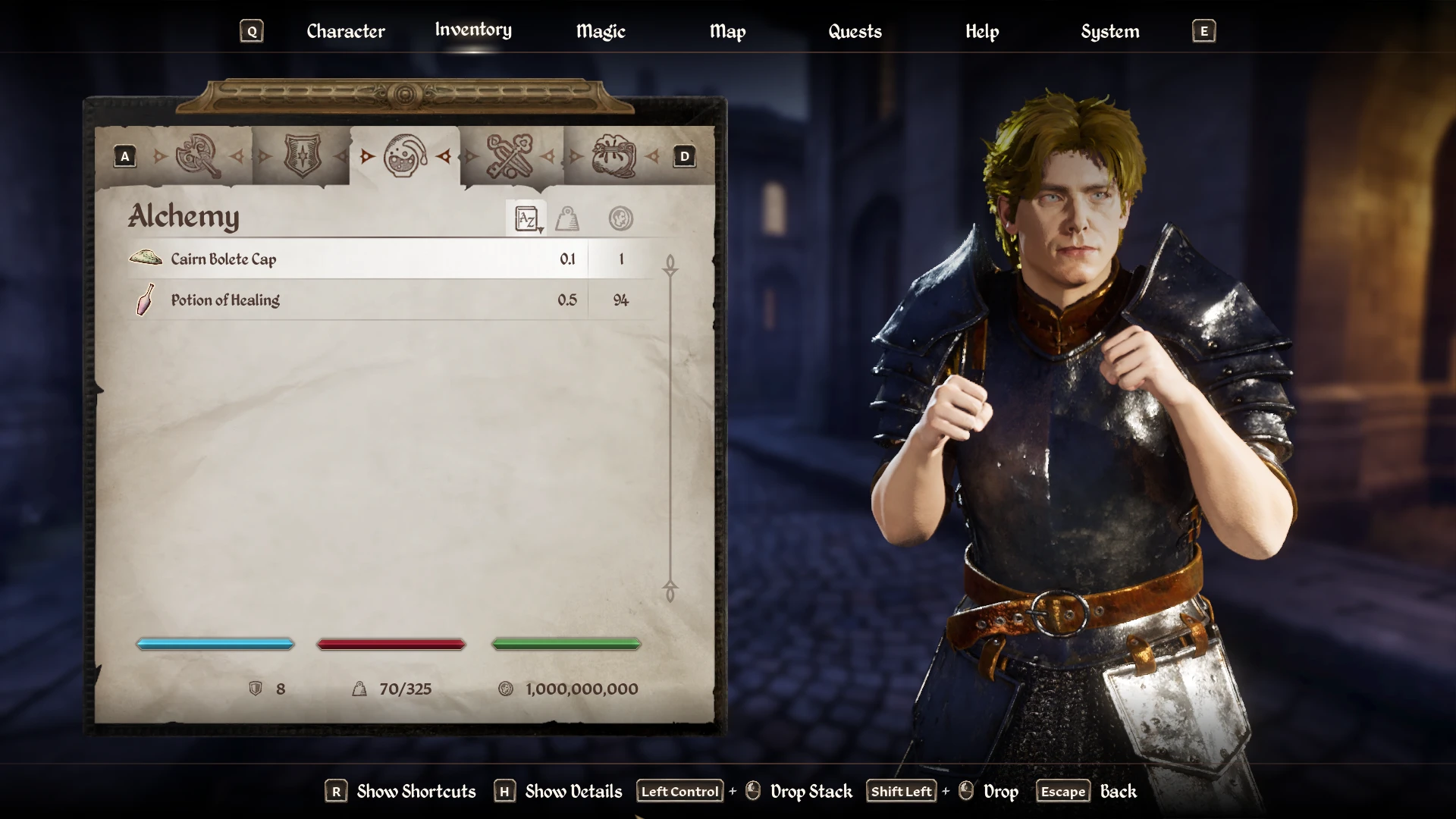Open the Magic menu
Image resolution: width=1456 pixels, height=819 pixels.
click(x=600, y=31)
